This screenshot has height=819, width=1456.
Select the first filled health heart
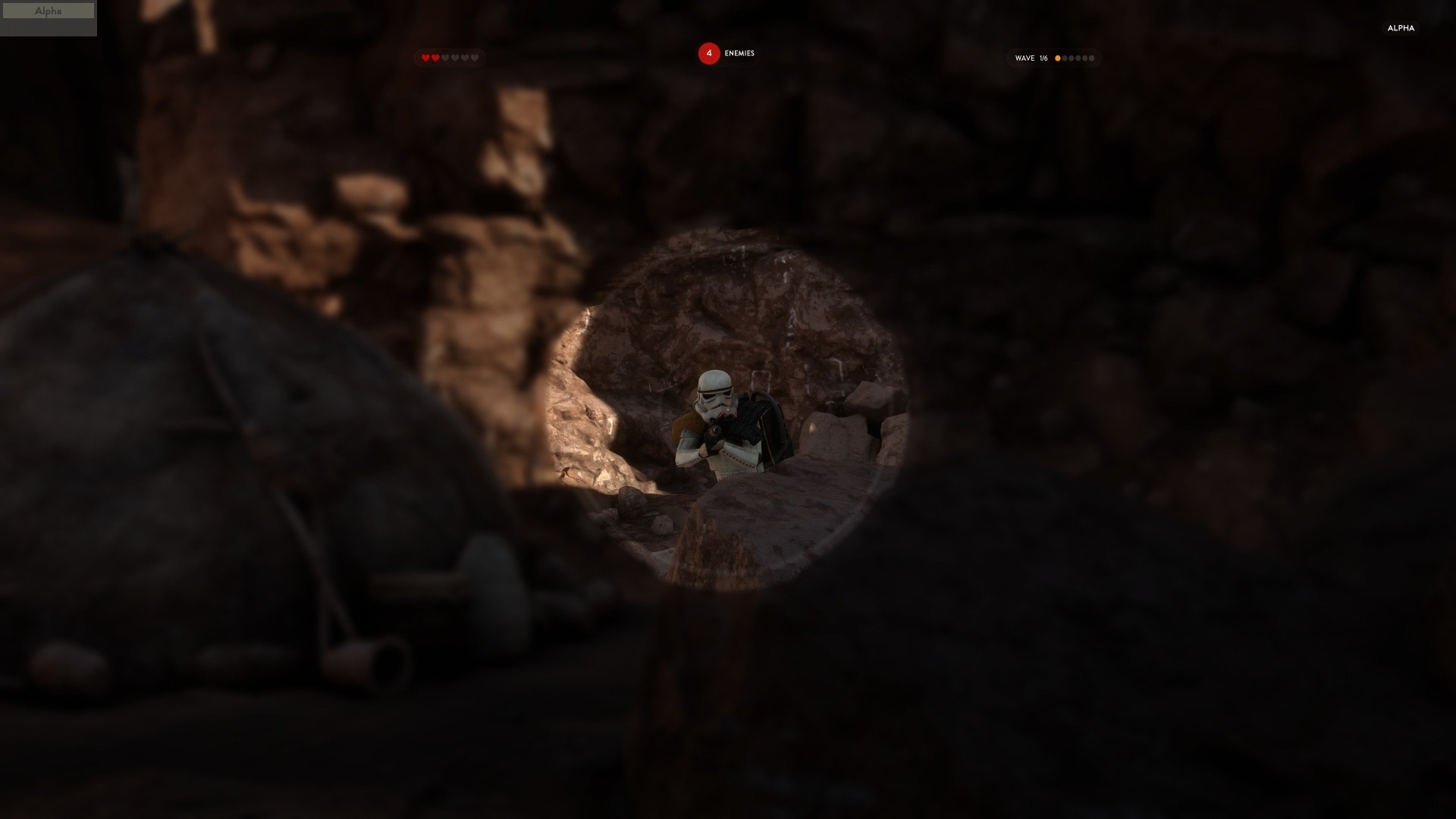click(x=425, y=57)
